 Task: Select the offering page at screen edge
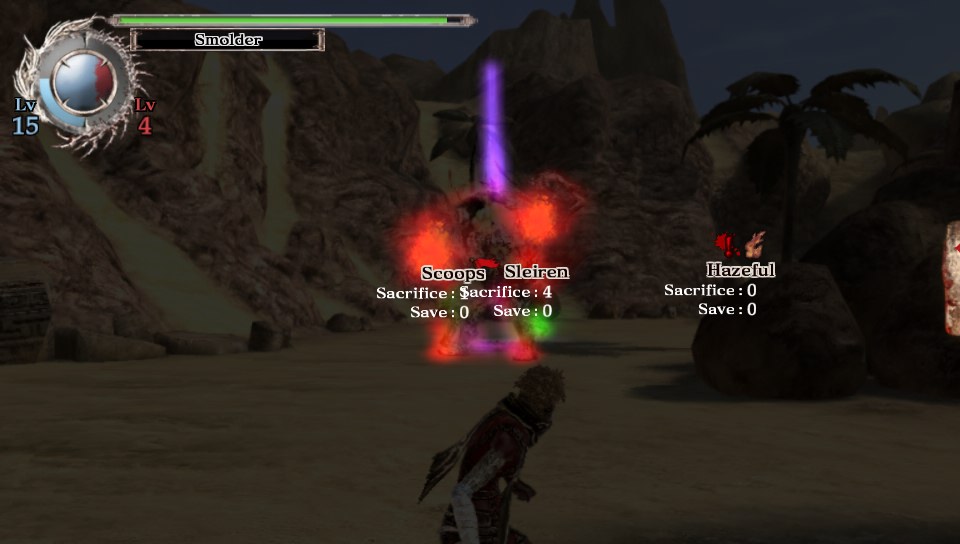coord(952,278)
